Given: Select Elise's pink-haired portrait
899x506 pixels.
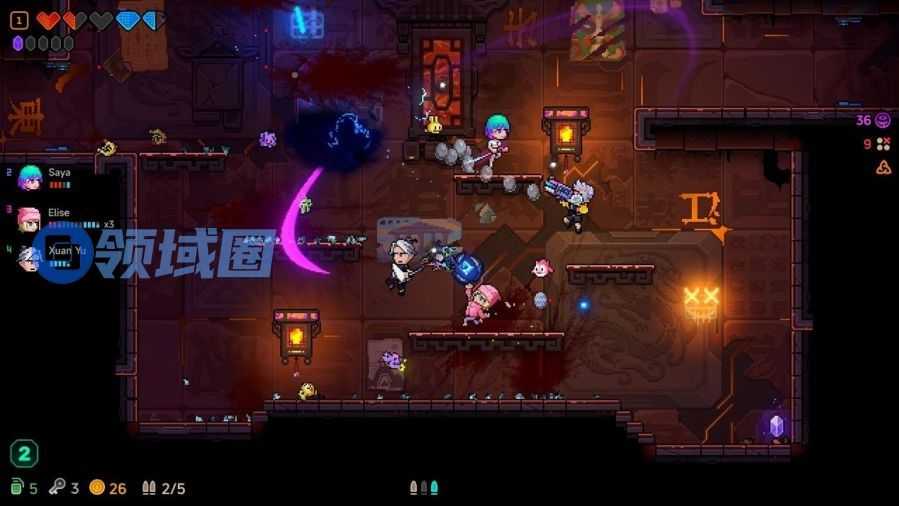Looking at the screenshot, I should (30, 219).
